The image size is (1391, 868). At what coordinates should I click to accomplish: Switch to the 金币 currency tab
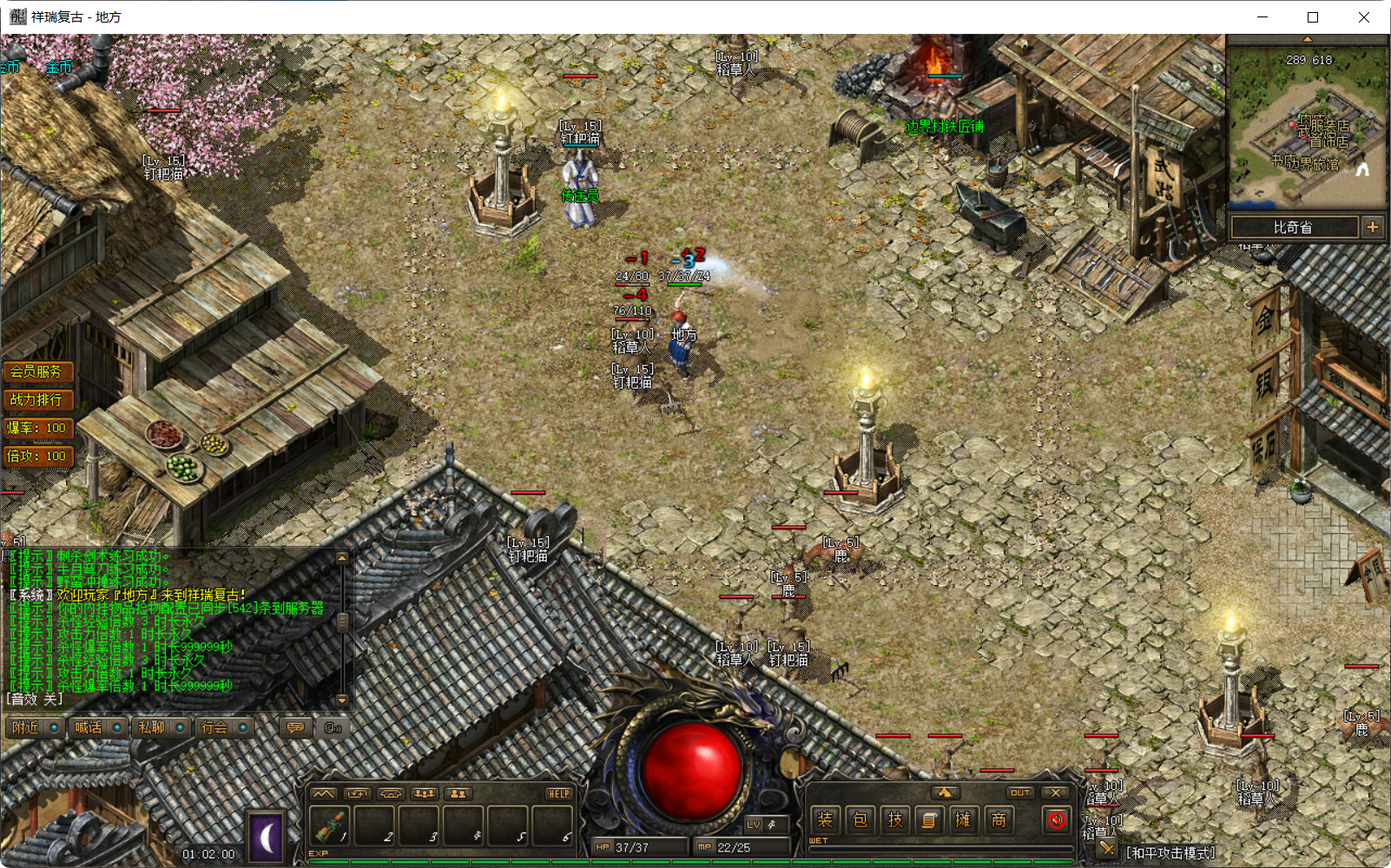point(57,67)
